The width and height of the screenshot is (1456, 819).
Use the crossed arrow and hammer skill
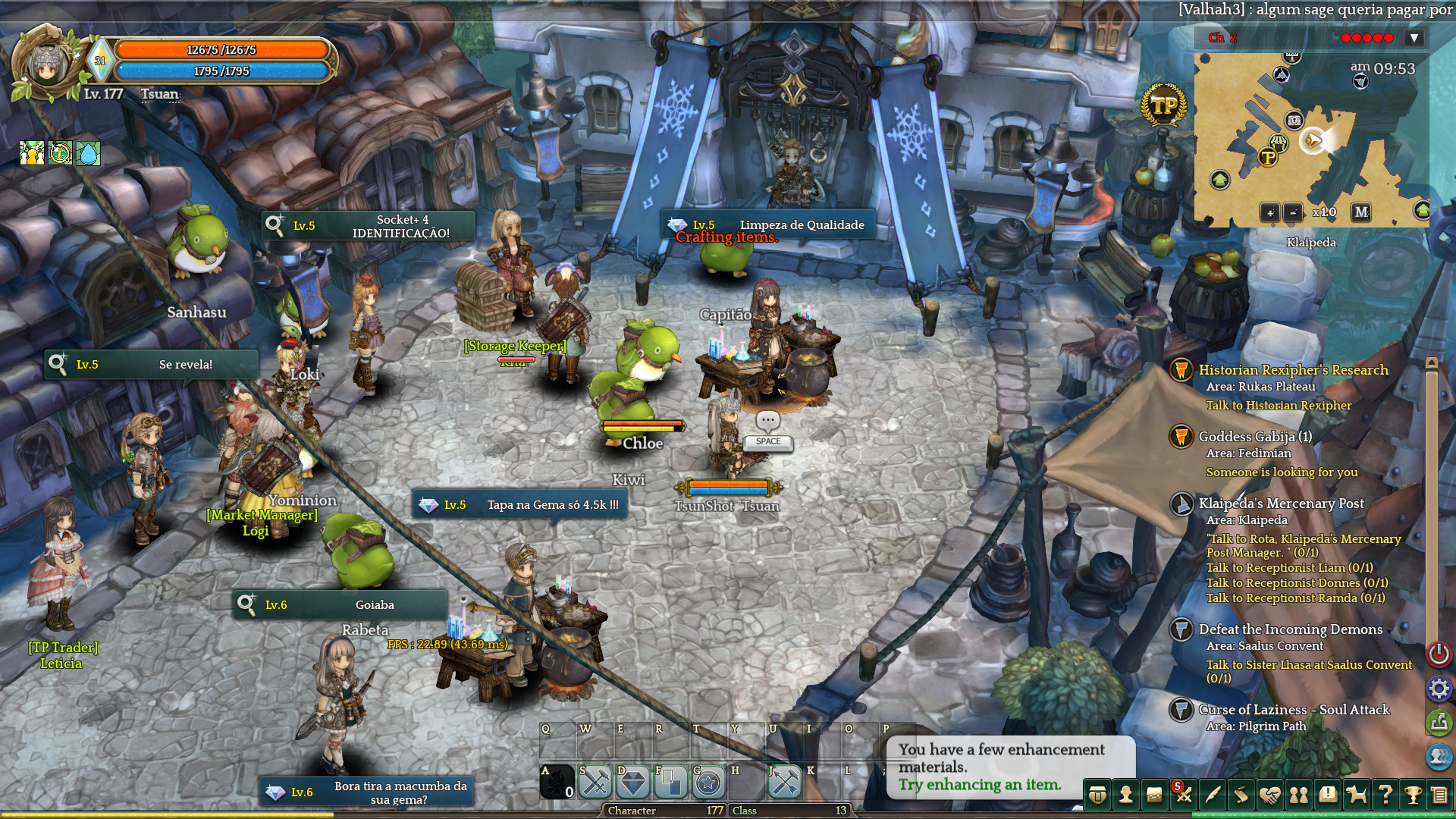tap(785, 783)
